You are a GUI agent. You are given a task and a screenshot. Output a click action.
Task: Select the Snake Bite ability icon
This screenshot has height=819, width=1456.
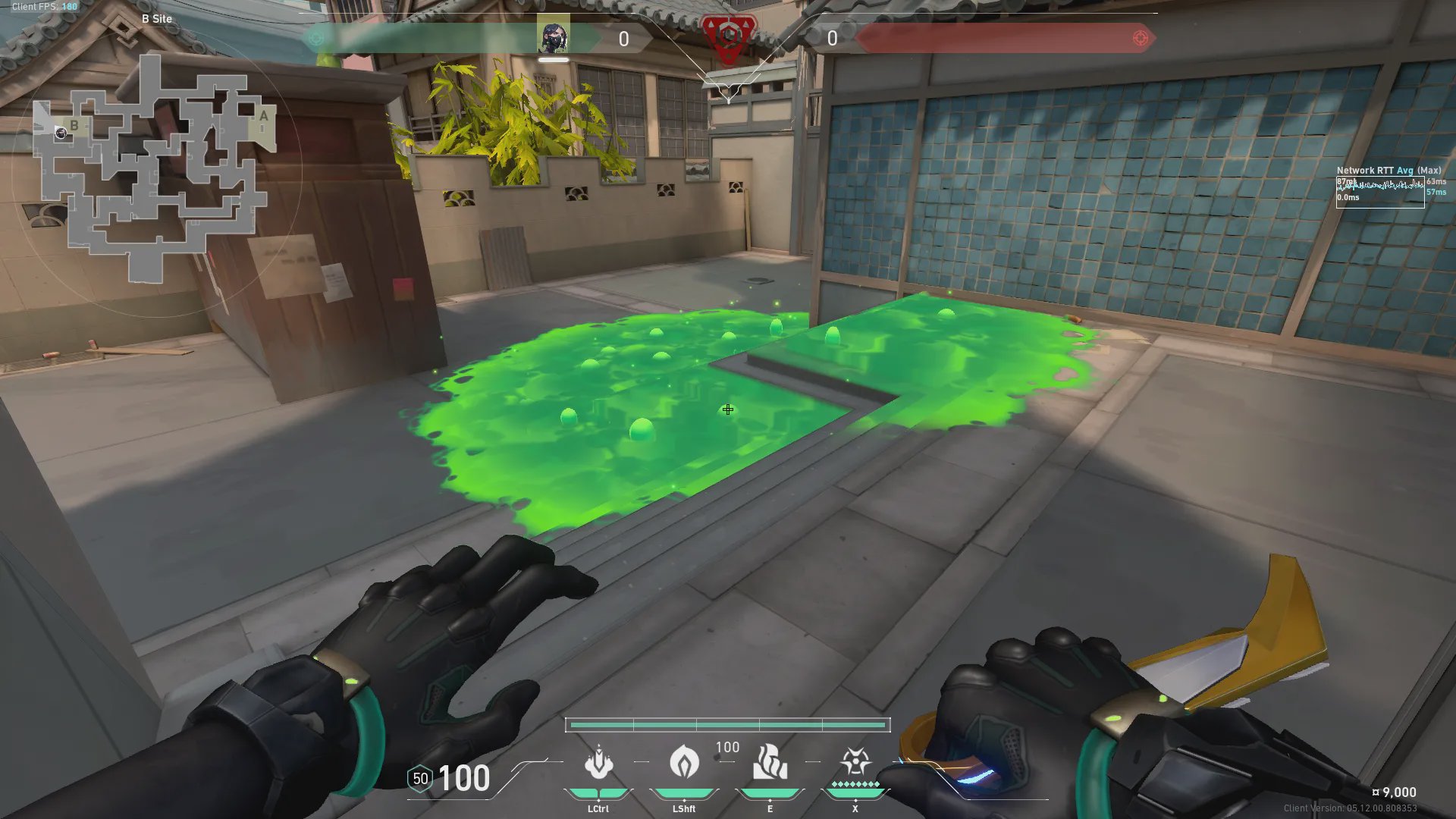tap(598, 763)
